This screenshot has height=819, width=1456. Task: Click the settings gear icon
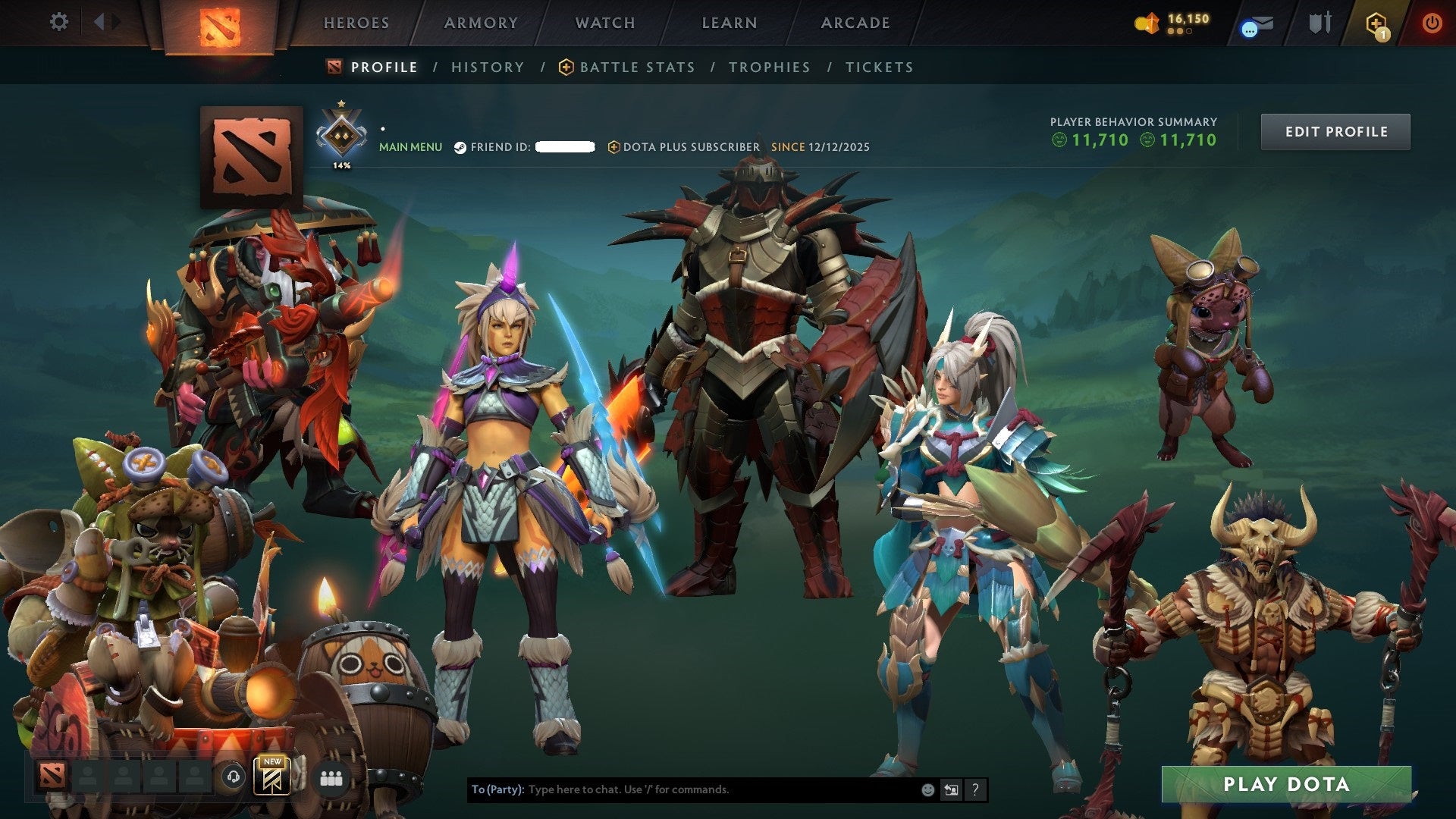(58, 22)
